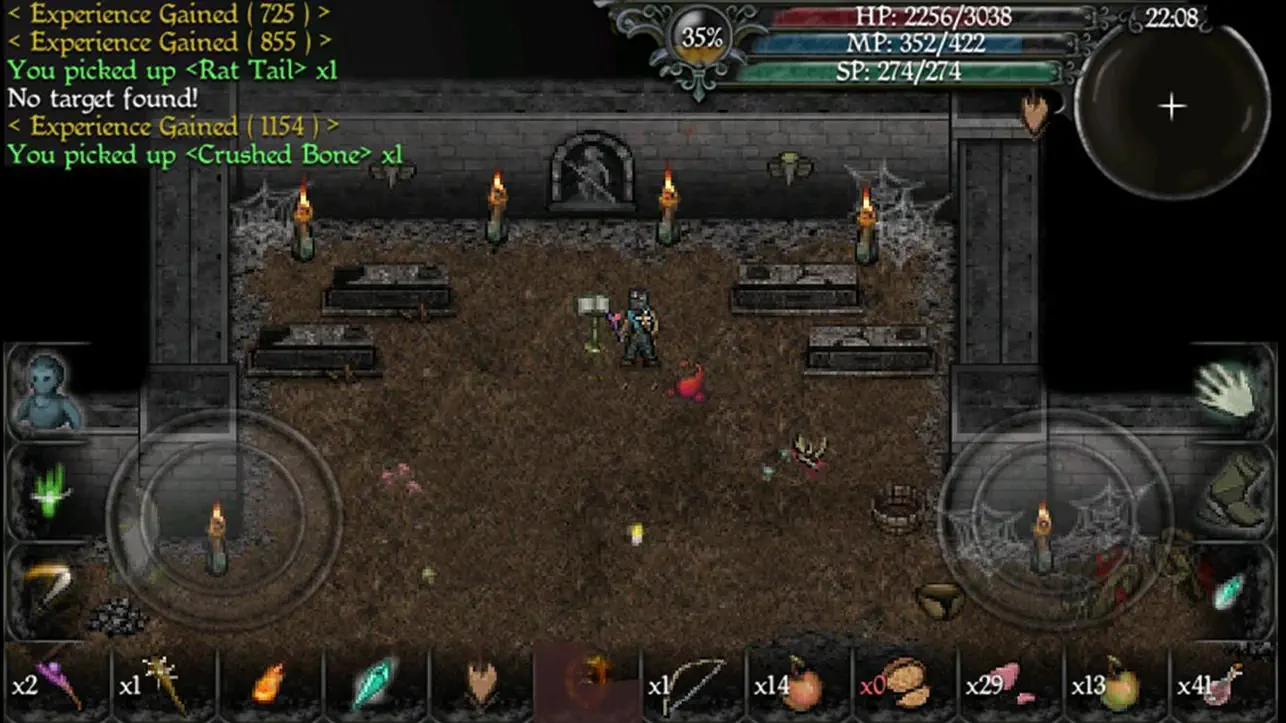Activate the fireball hotbar slot

click(x=267, y=685)
